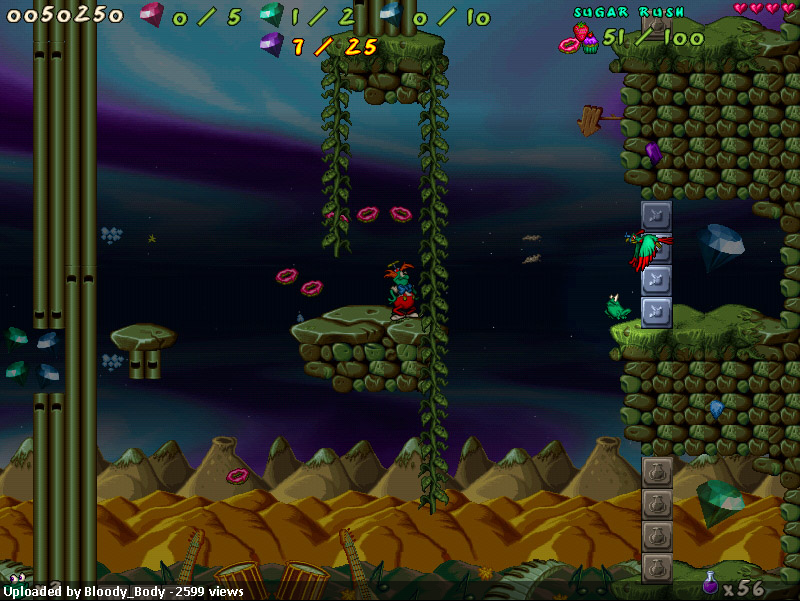The height and width of the screenshot is (601, 800).
Task: Select the purple gem counter icon
Action: [x=271, y=44]
